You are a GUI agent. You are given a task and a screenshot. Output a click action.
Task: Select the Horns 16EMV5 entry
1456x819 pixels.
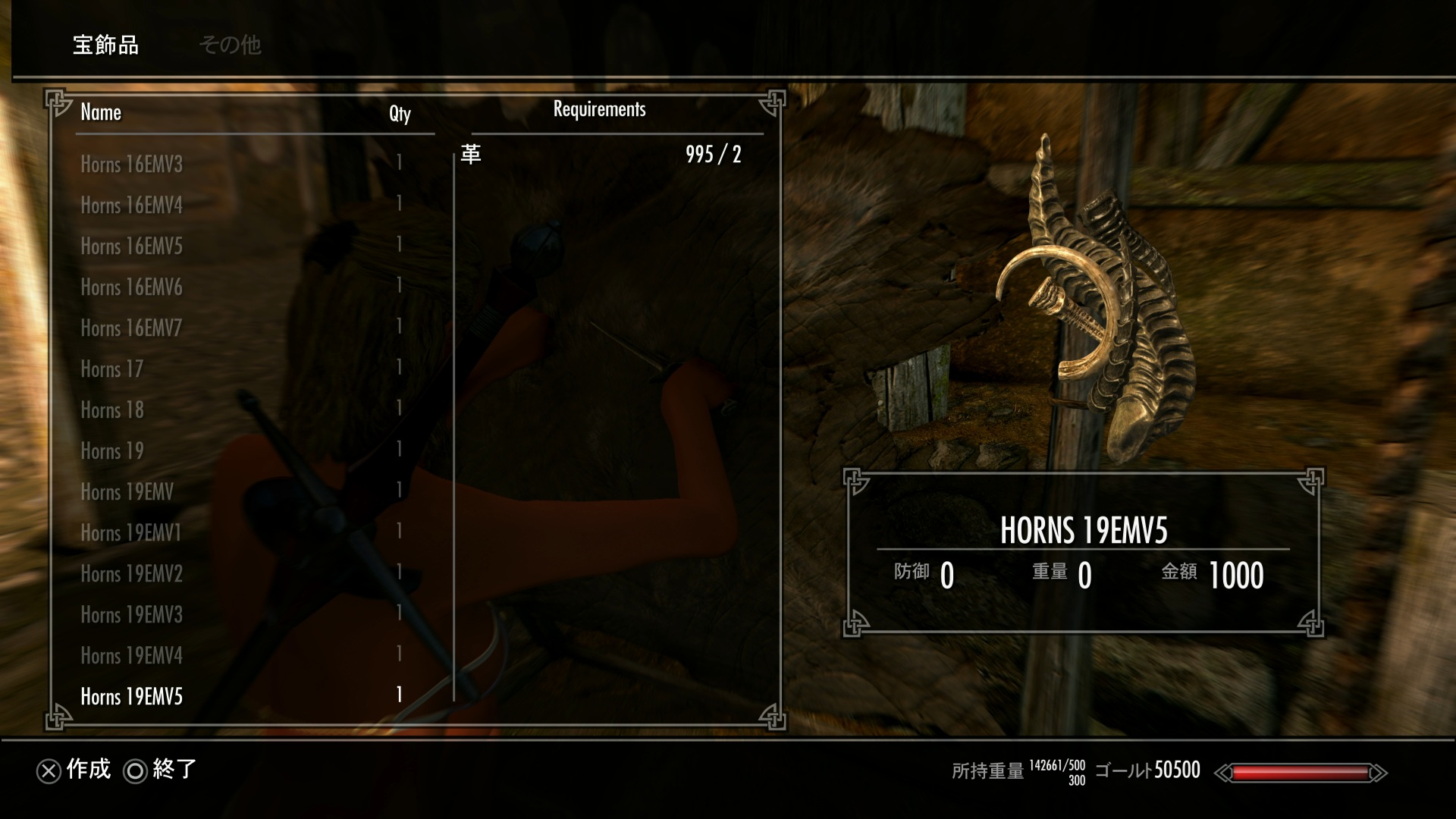tap(132, 246)
